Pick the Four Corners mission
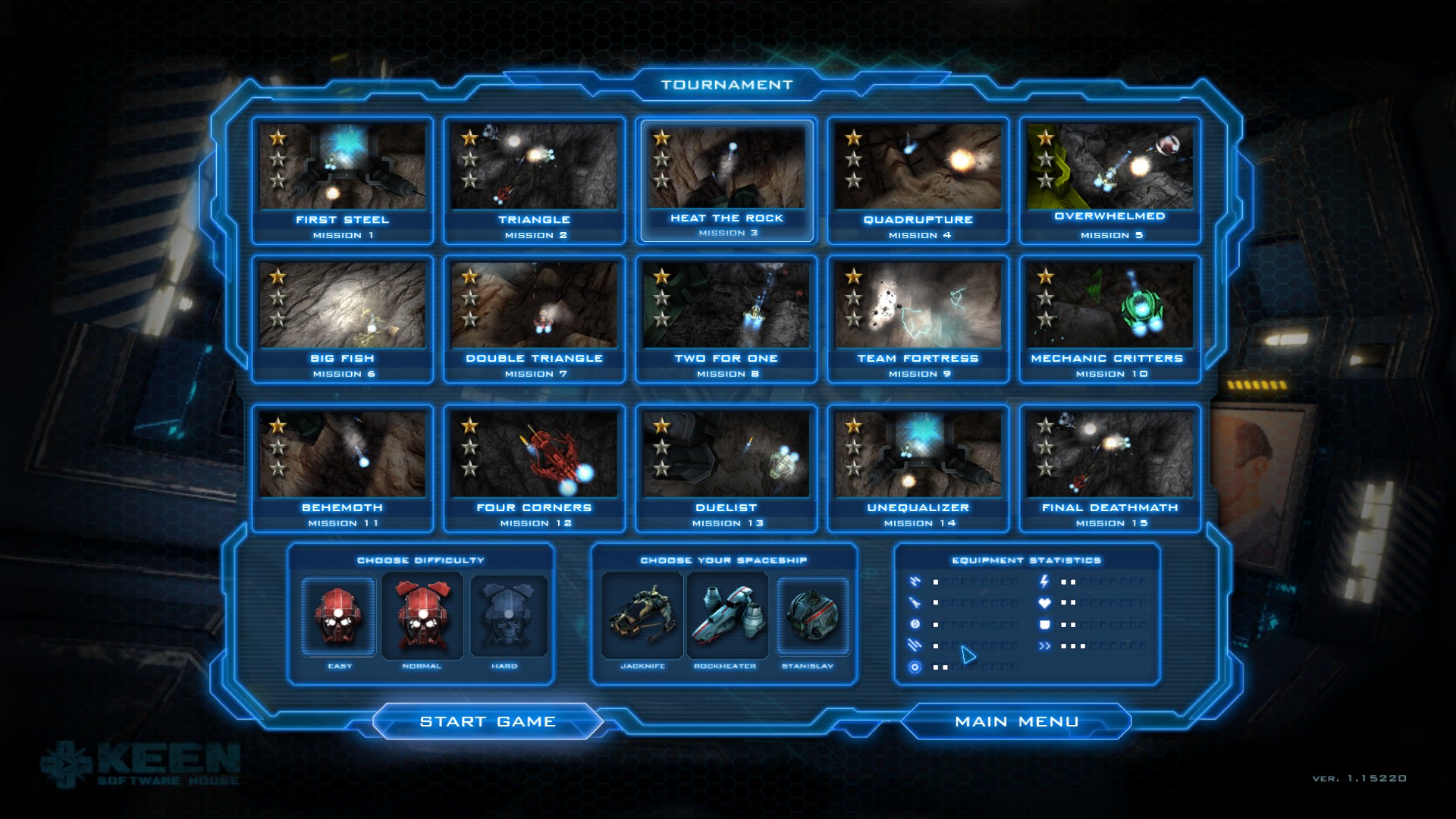 pos(535,468)
